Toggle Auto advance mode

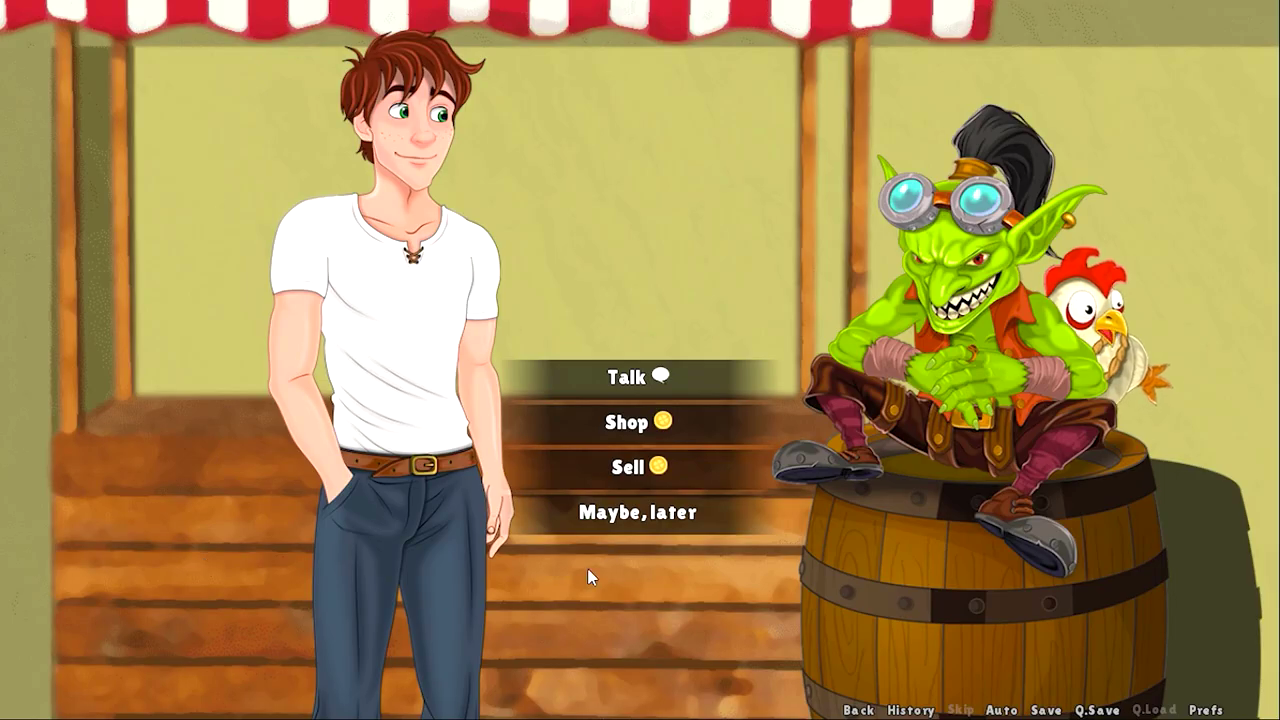pyautogui.click(x=1001, y=710)
